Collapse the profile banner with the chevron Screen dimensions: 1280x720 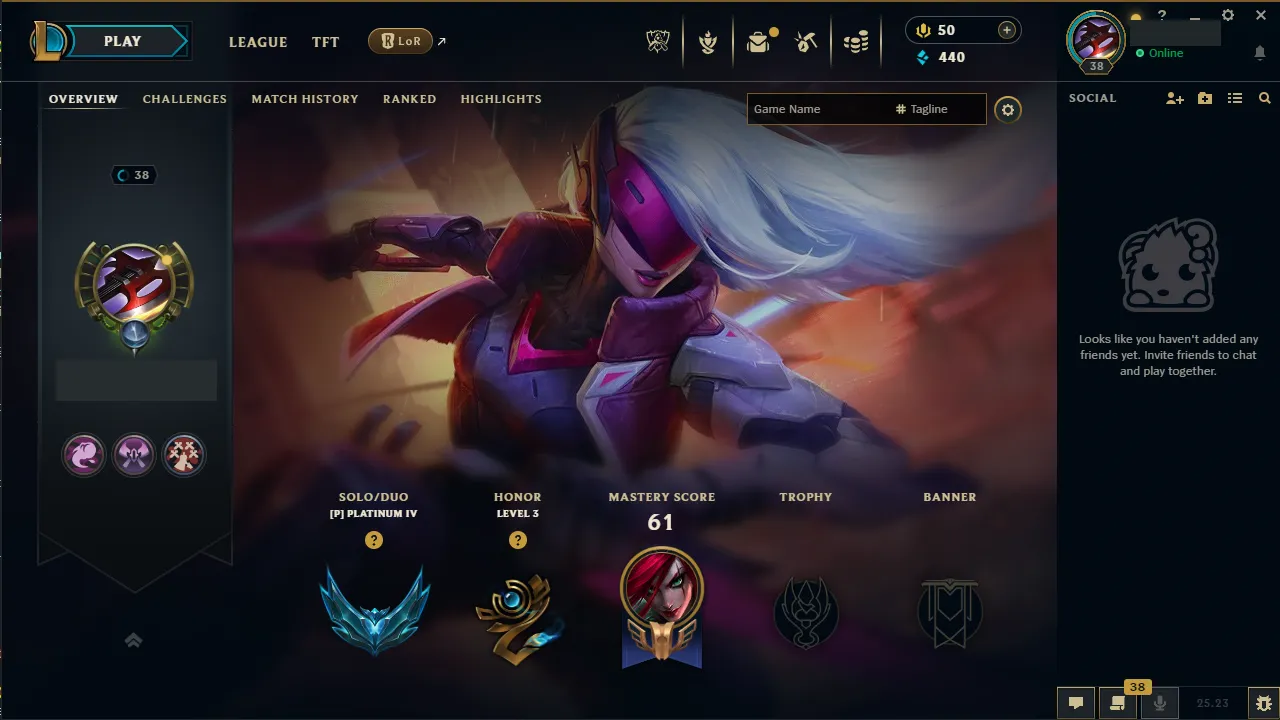point(134,640)
